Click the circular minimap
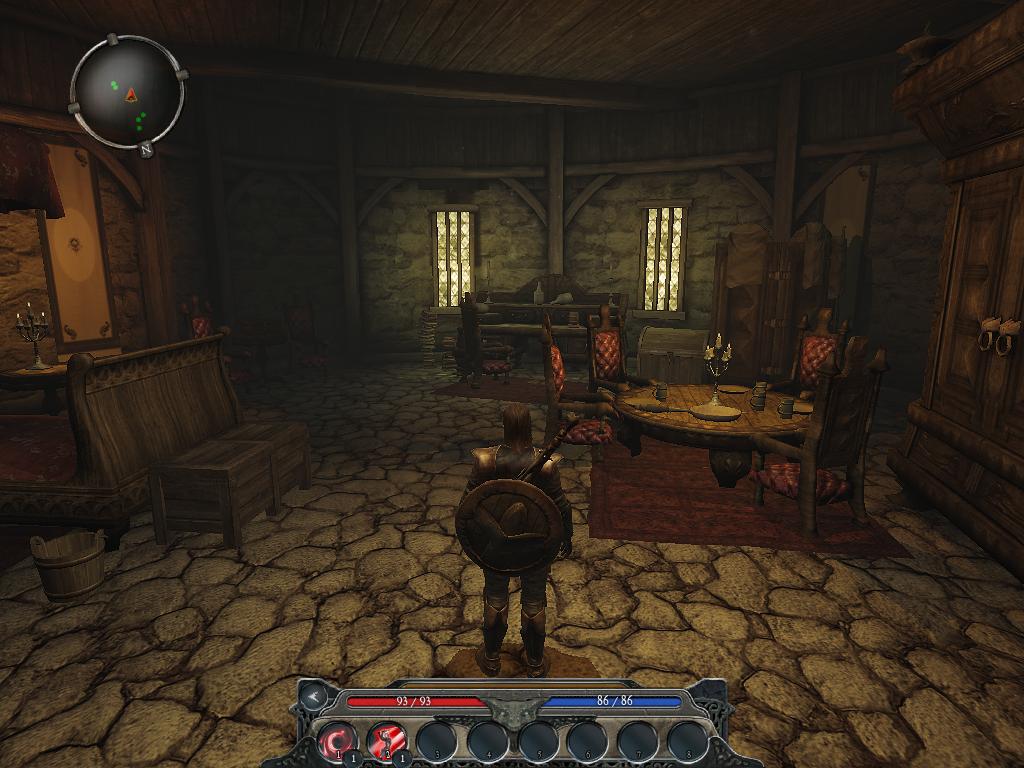Image resolution: width=1024 pixels, height=768 pixels. tap(127, 94)
